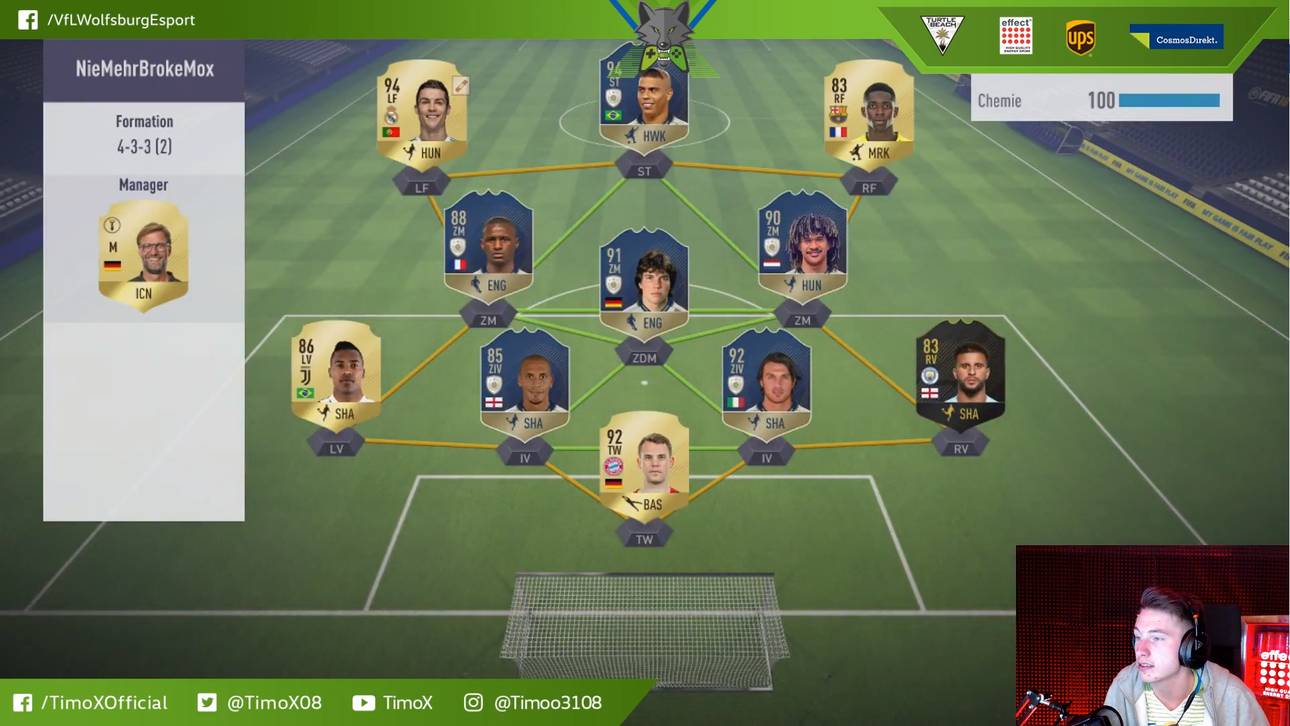Select the black 83 RV card

[960, 375]
